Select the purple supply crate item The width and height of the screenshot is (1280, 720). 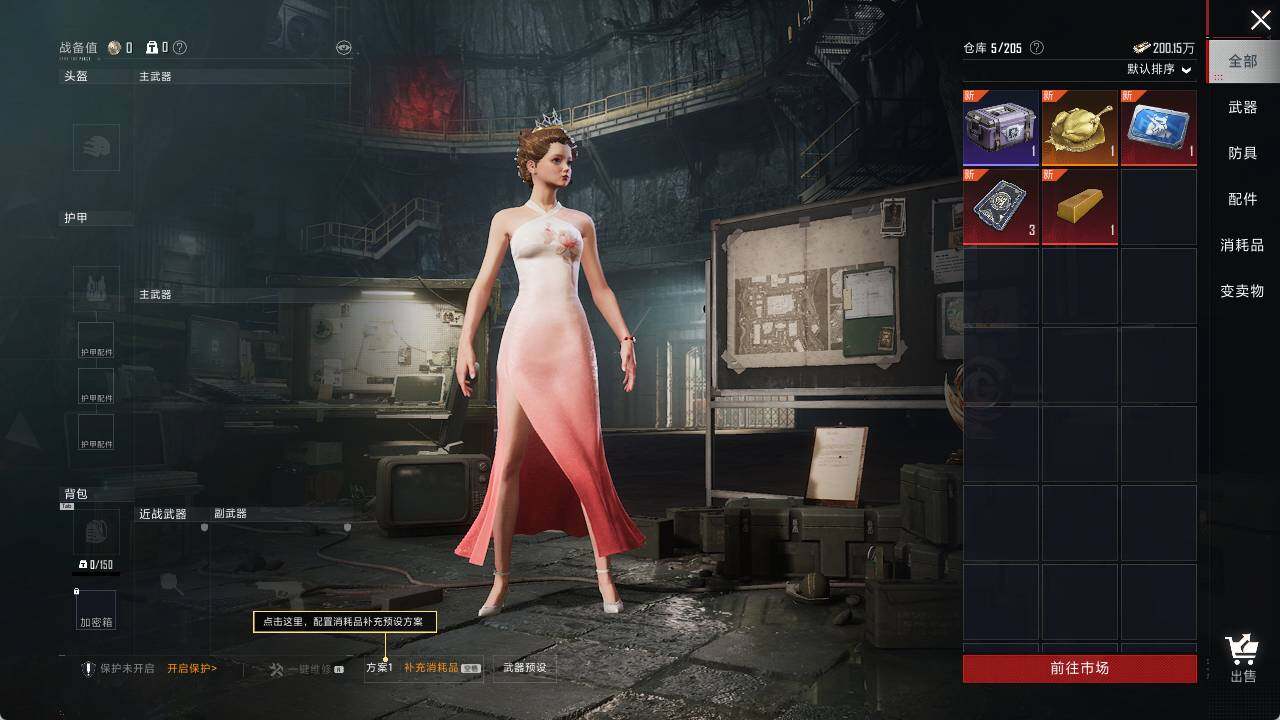pyautogui.click(x=1001, y=128)
